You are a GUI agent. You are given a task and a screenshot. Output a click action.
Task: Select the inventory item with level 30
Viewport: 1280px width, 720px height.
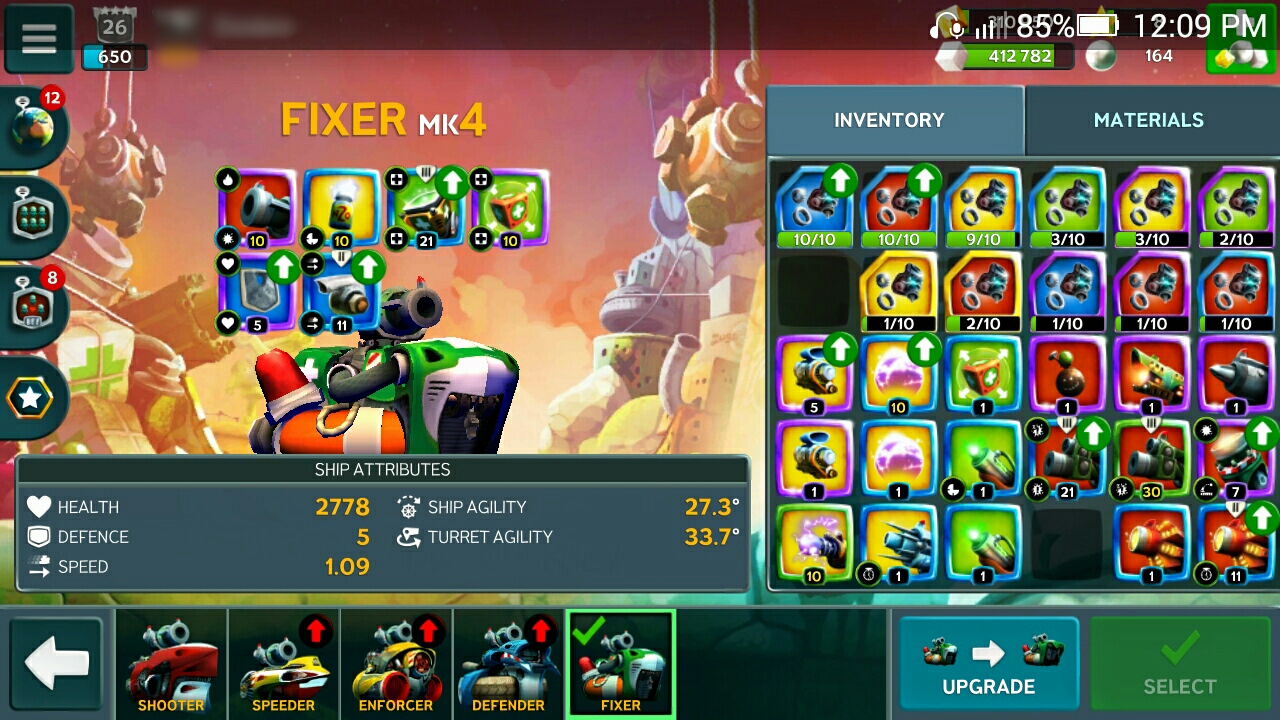tap(1151, 460)
